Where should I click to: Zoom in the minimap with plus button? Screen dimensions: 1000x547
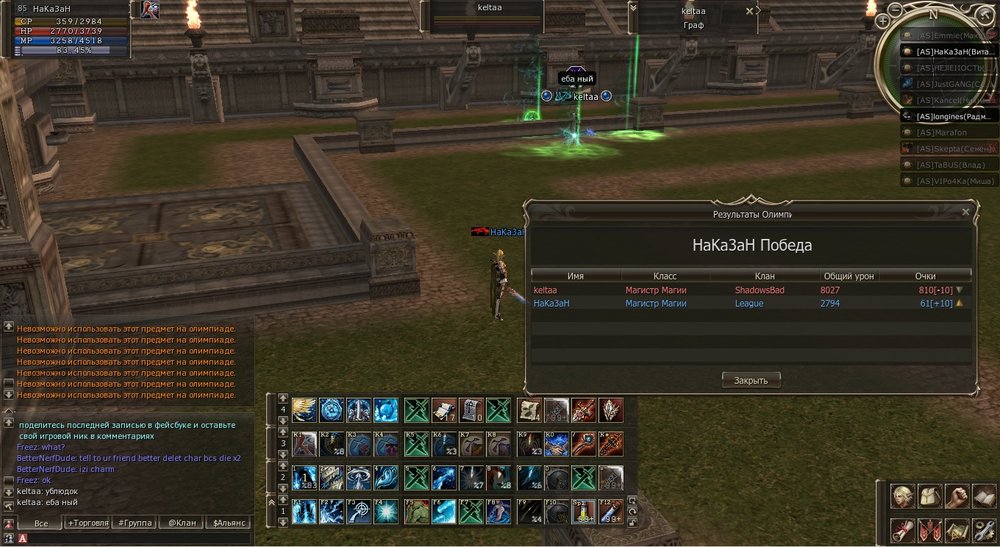pyautogui.click(x=882, y=21)
